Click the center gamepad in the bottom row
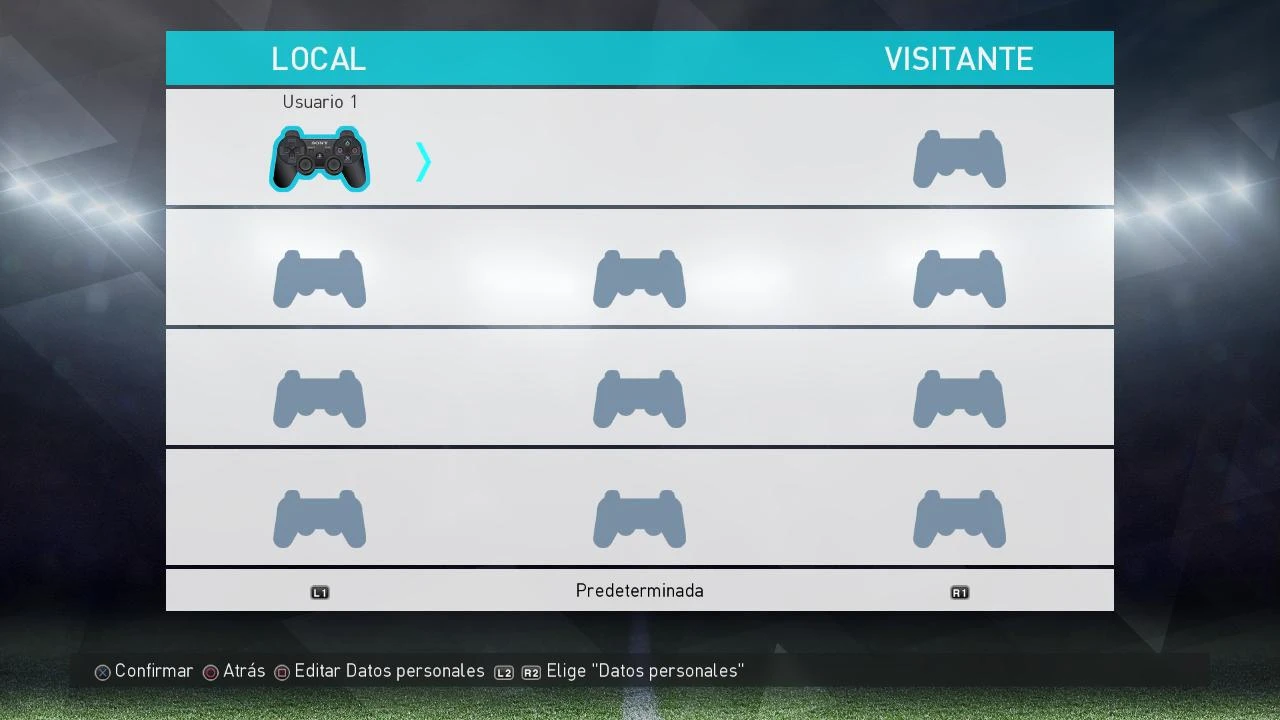 639,518
